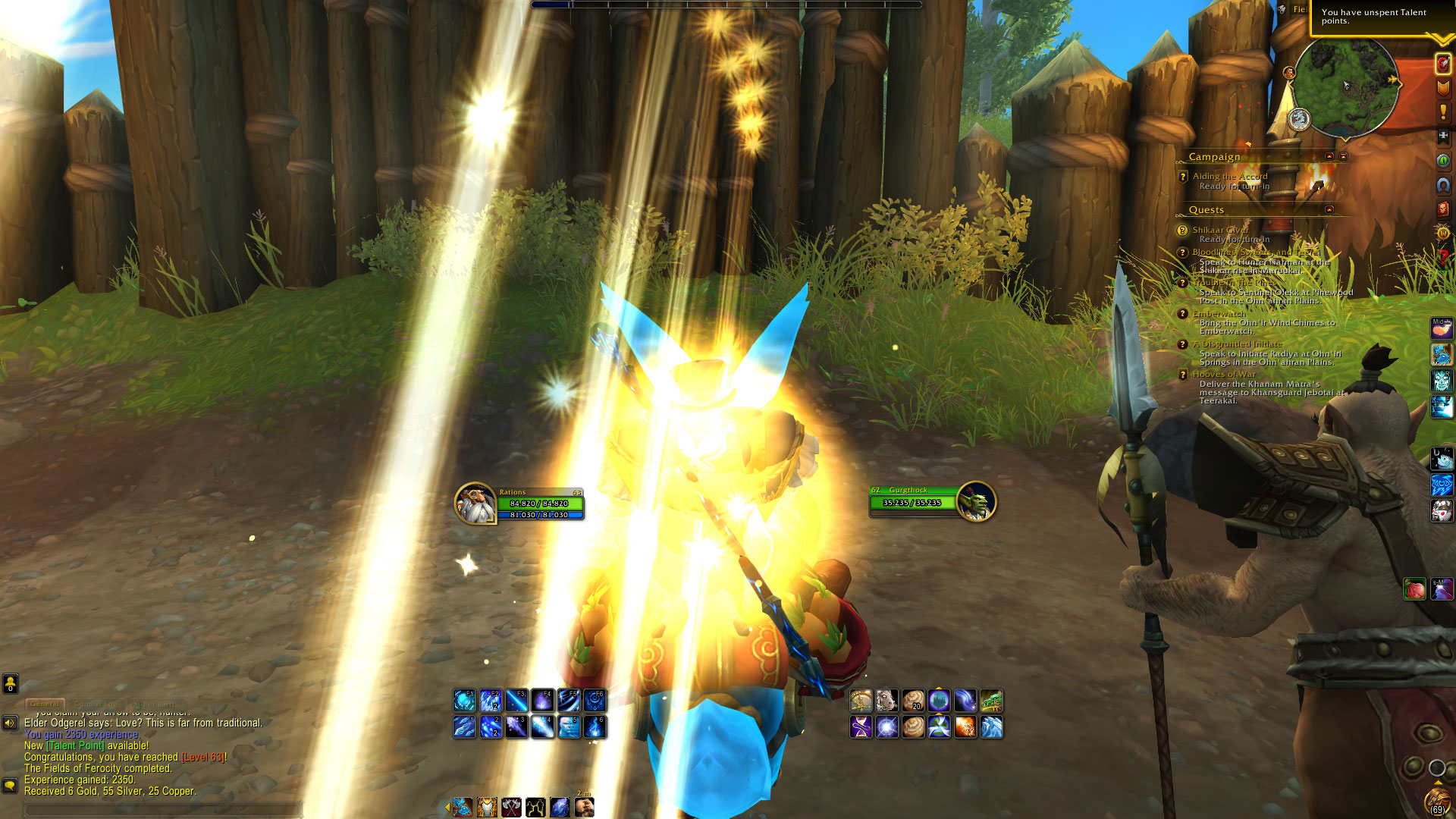Collapse the Quests tracker section
Viewport: 1456px width, 819px height.
coord(1329,209)
